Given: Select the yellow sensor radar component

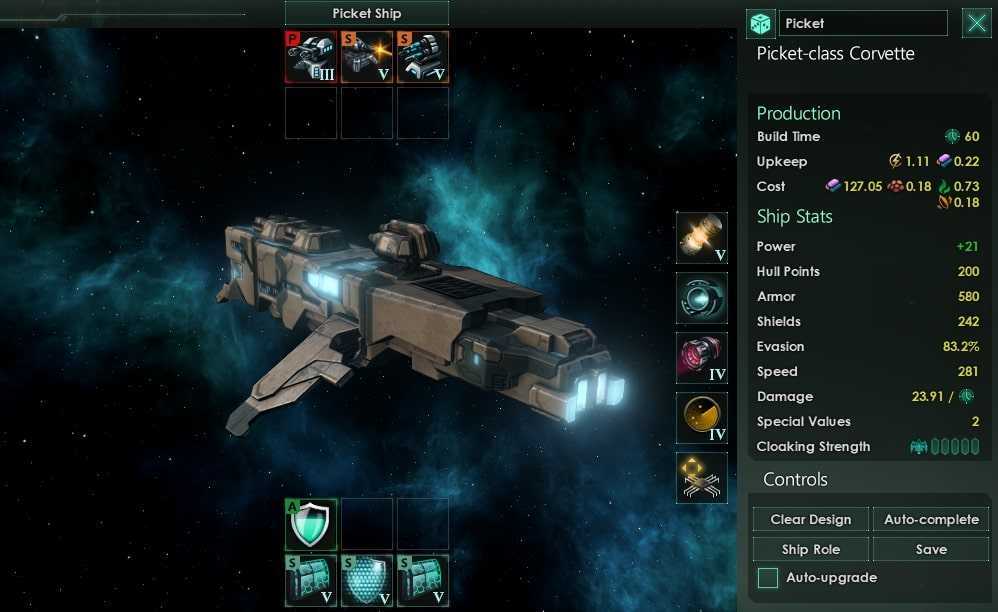Looking at the screenshot, I should (x=701, y=418).
